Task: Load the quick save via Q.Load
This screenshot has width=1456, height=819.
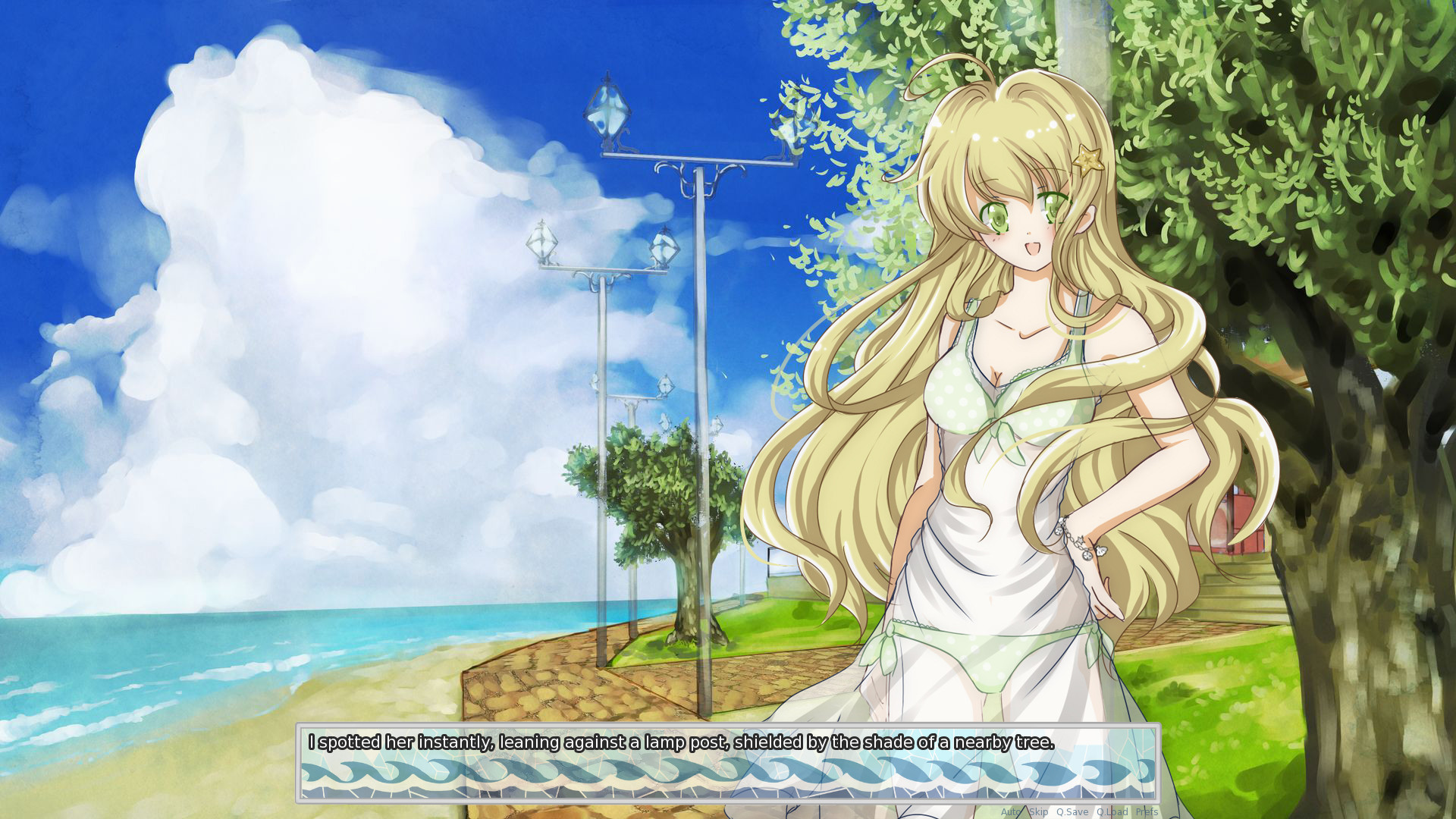Action: pos(1112,811)
